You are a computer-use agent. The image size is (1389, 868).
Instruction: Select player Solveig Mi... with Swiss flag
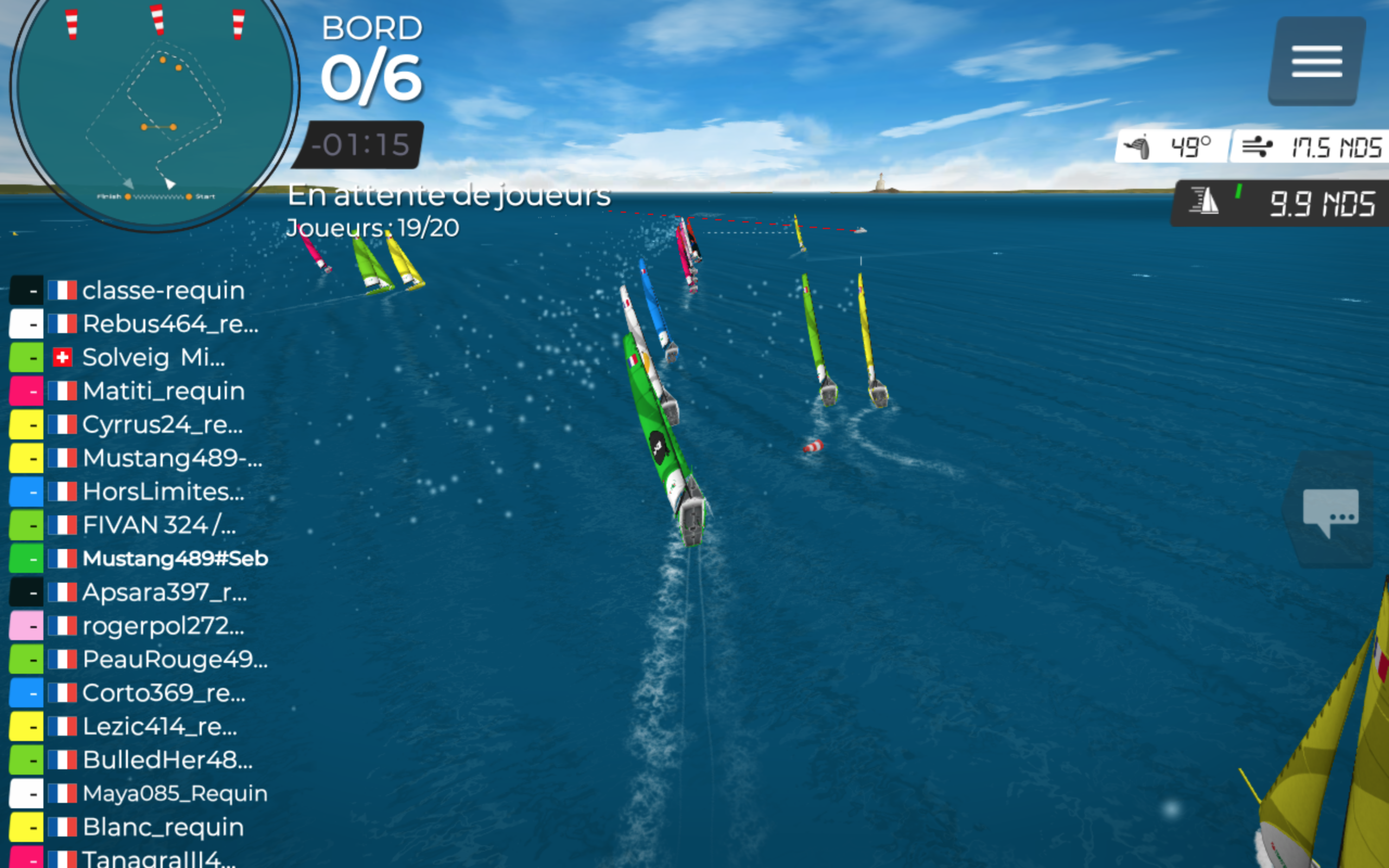click(x=153, y=358)
